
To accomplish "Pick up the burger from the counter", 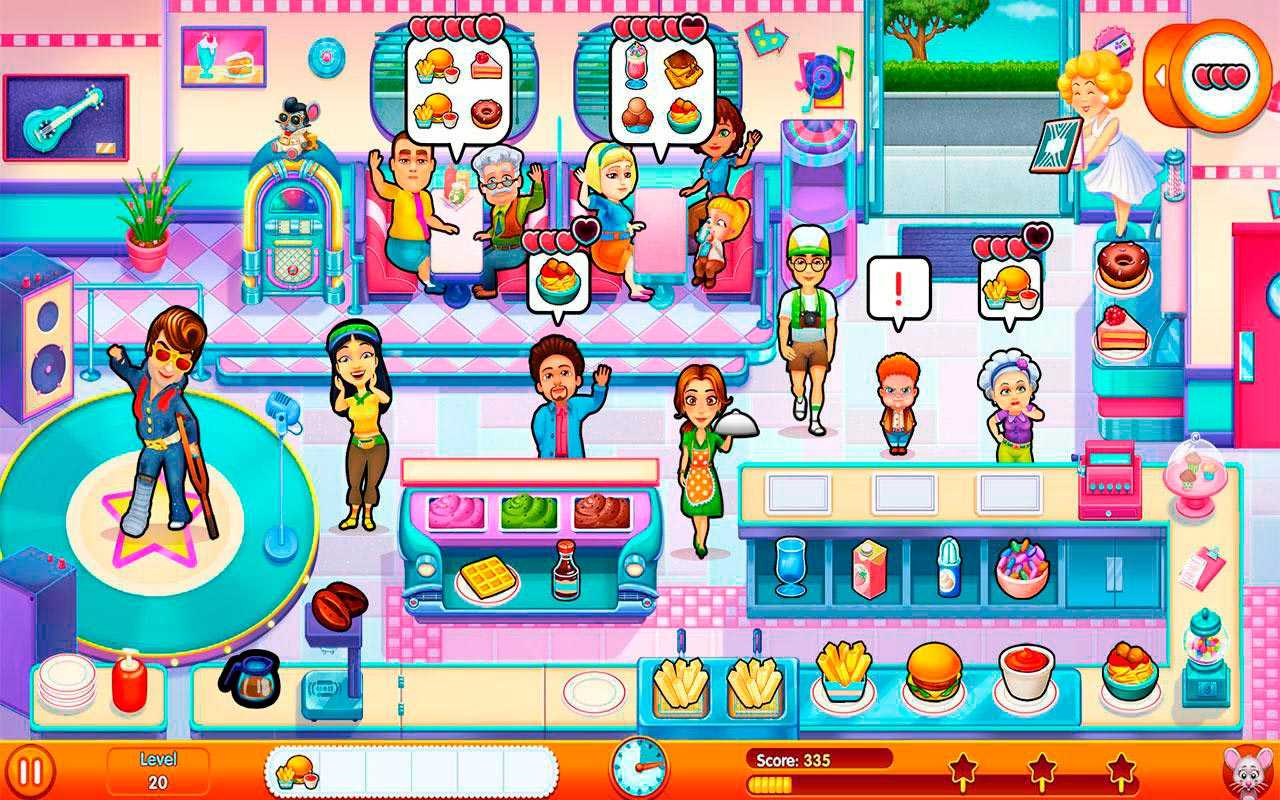I will pyautogui.click(x=934, y=672).
